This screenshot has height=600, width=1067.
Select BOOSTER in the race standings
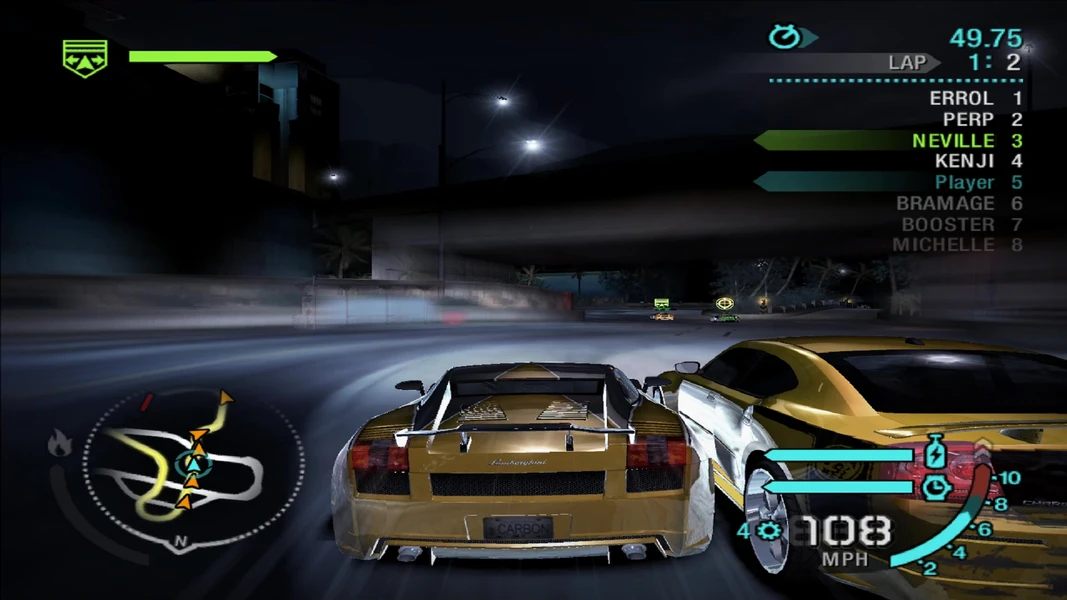[x=948, y=224]
